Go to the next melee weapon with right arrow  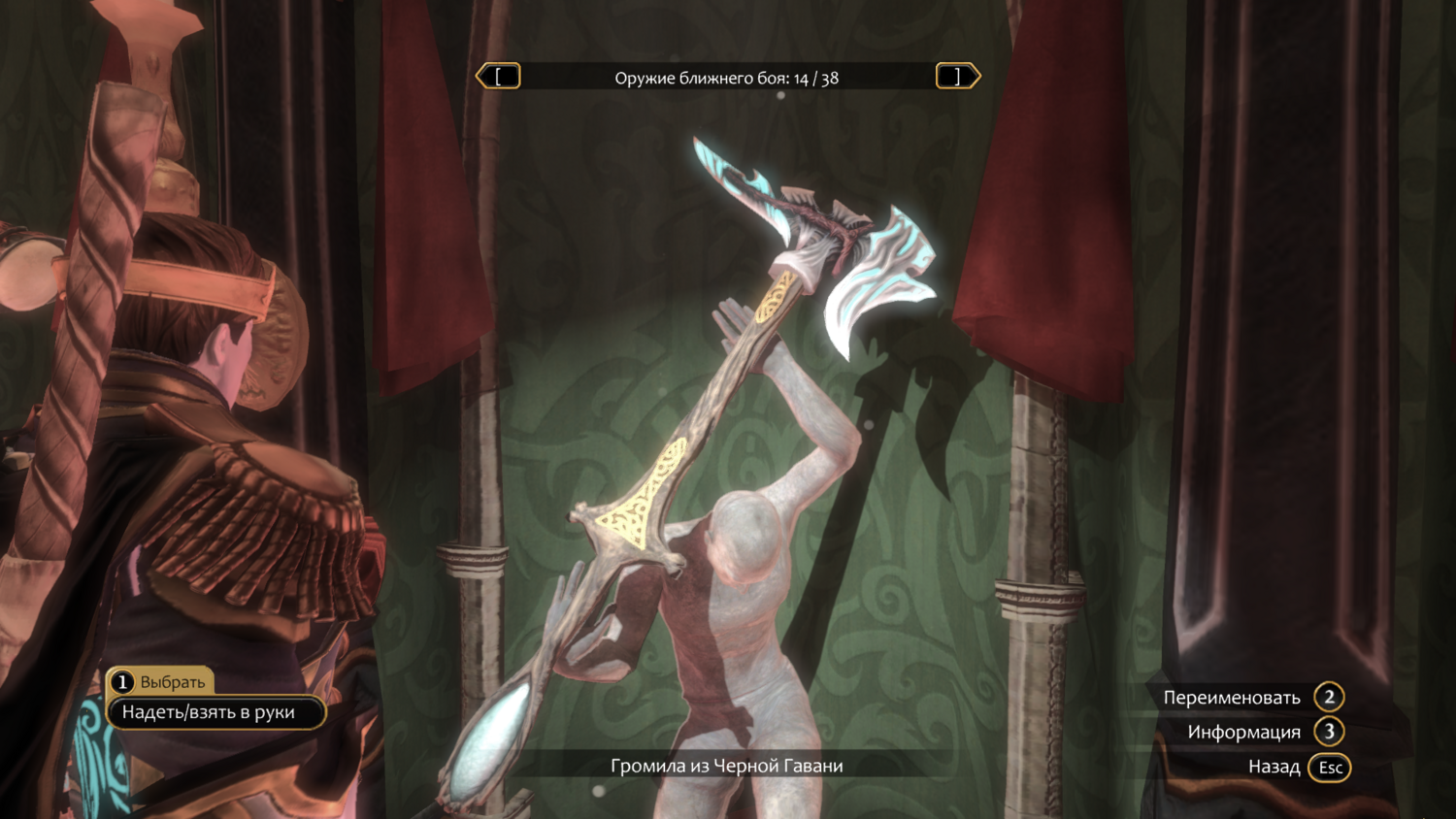pyautogui.click(x=957, y=77)
